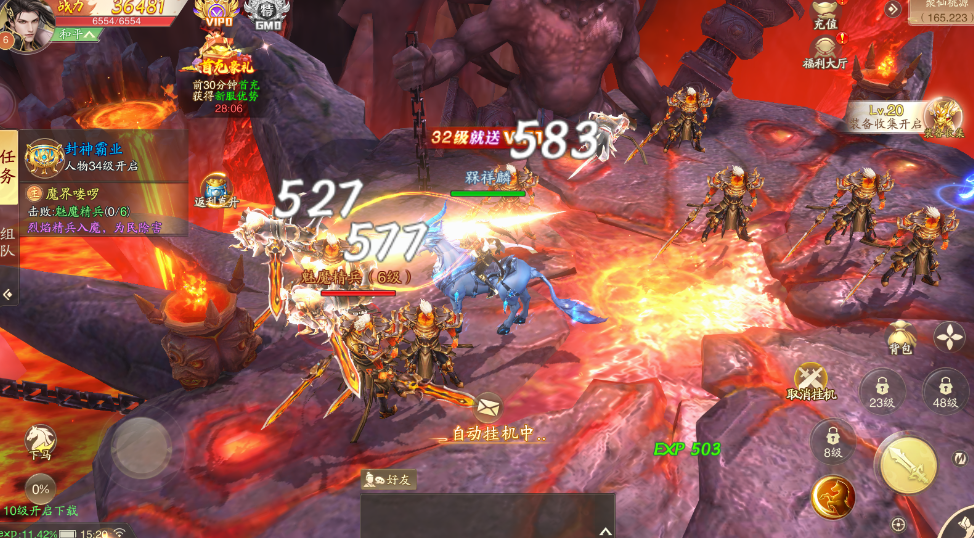Open the 装备收集 equipment collection icon
The image size is (974, 538).
pos(940,120)
